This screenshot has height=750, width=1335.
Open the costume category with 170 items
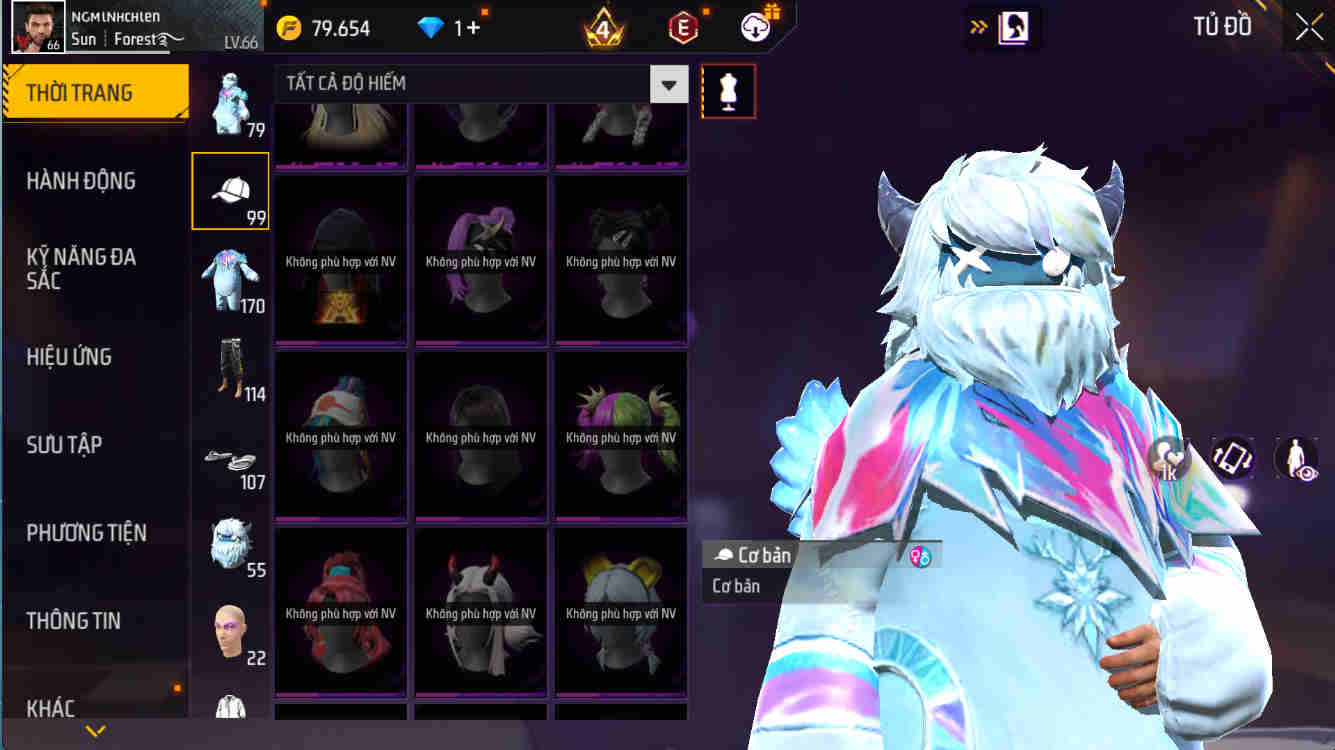(x=230, y=277)
